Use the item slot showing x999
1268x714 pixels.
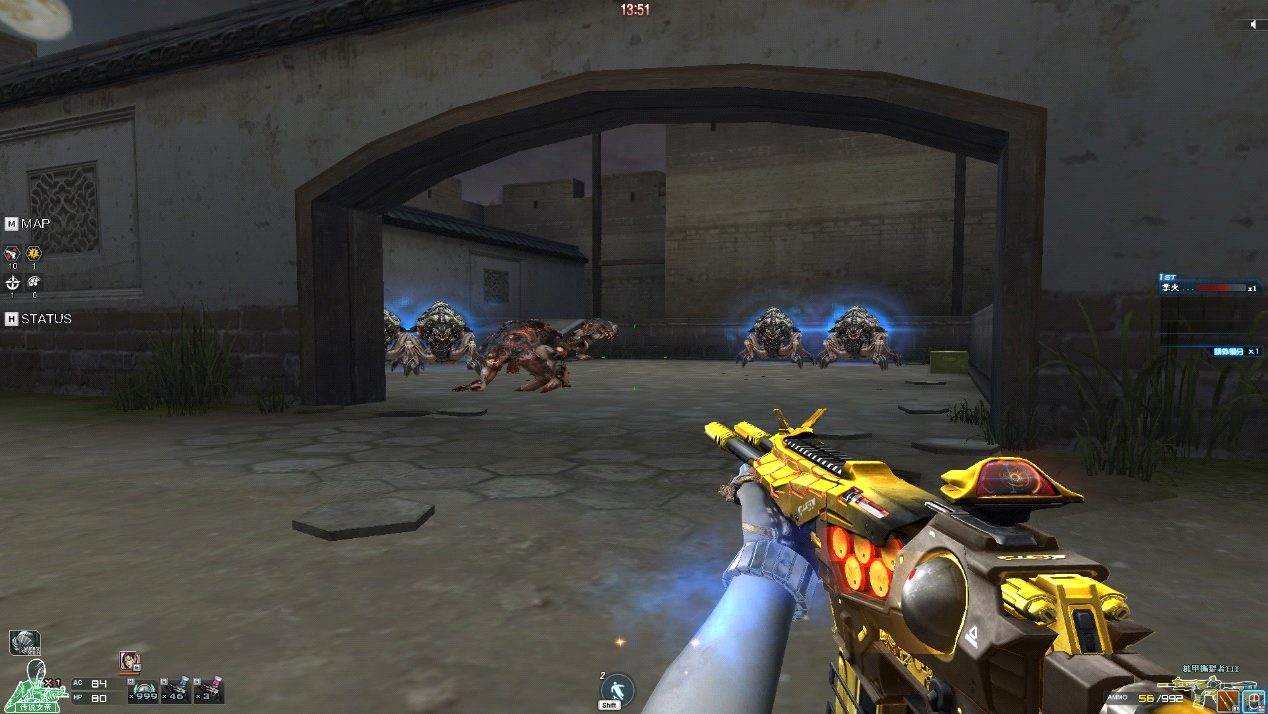tap(145, 691)
